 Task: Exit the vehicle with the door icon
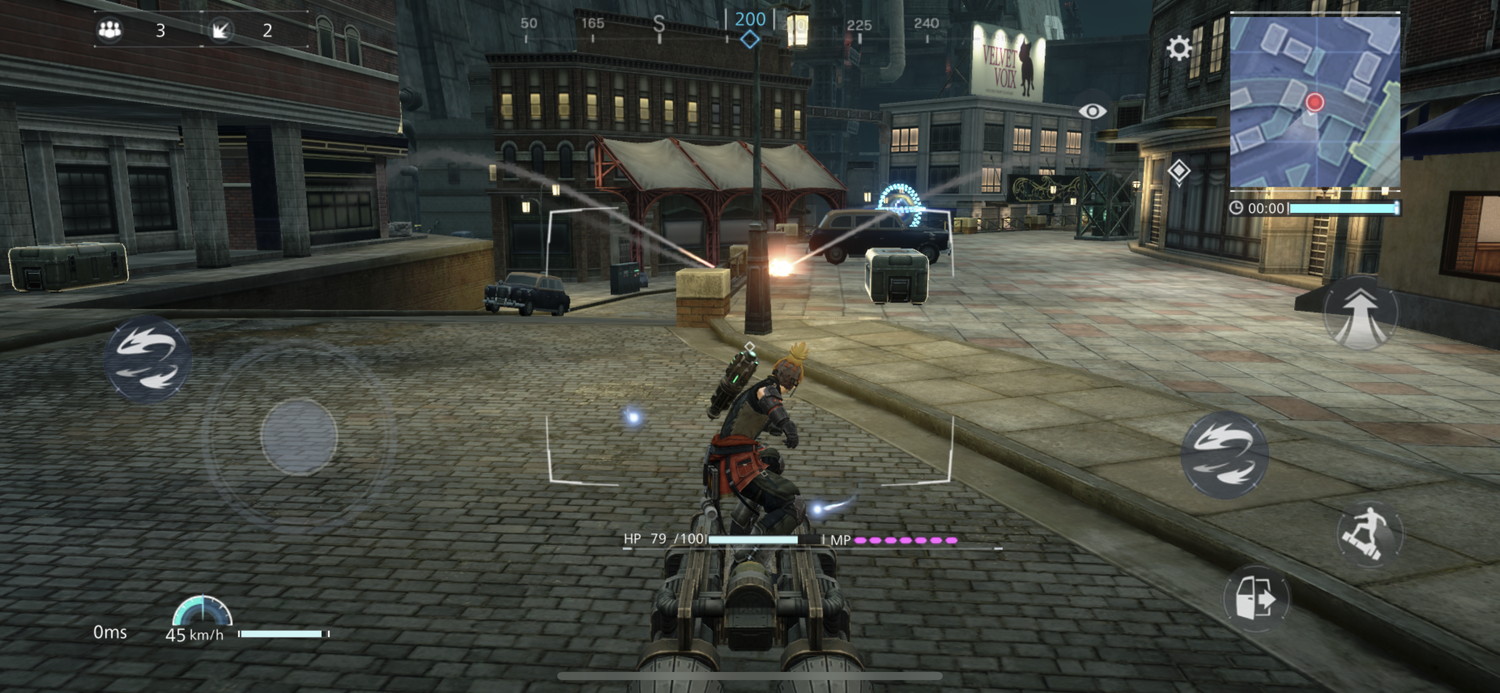(x=1256, y=599)
